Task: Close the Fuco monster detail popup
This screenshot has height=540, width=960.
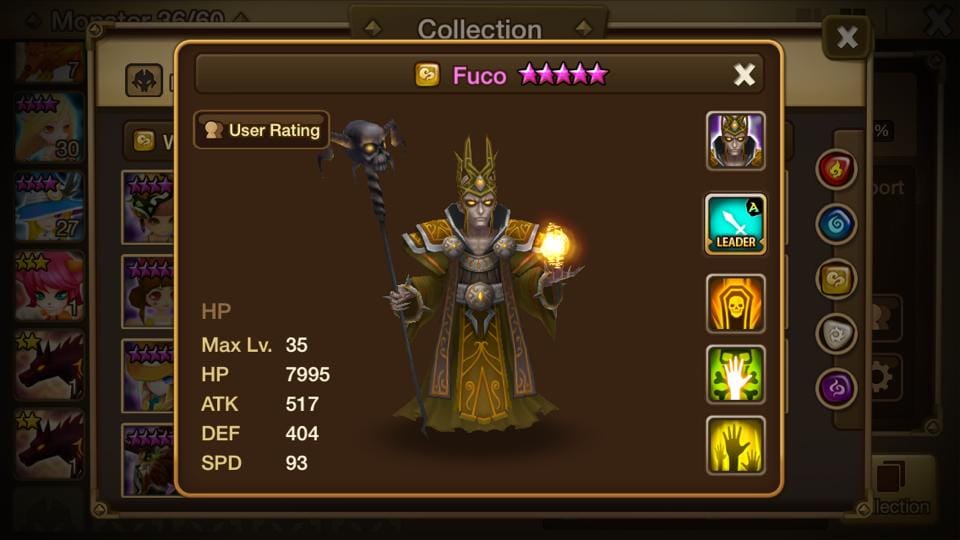Action: click(x=744, y=74)
